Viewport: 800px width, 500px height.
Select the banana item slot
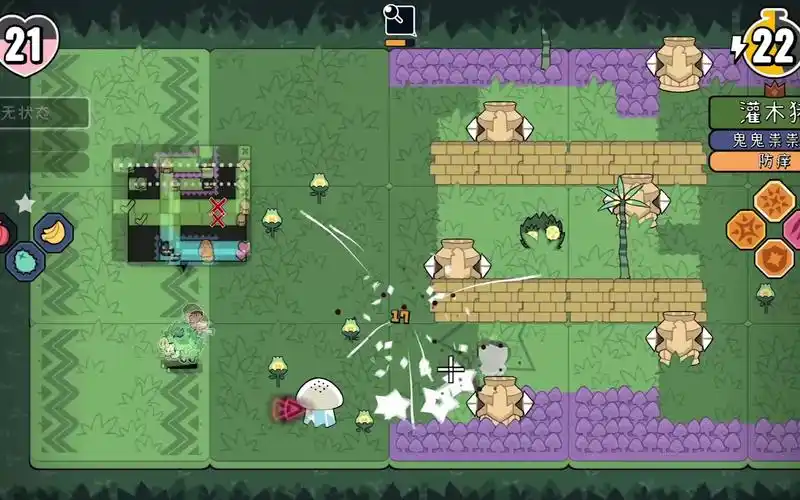[53, 232]
